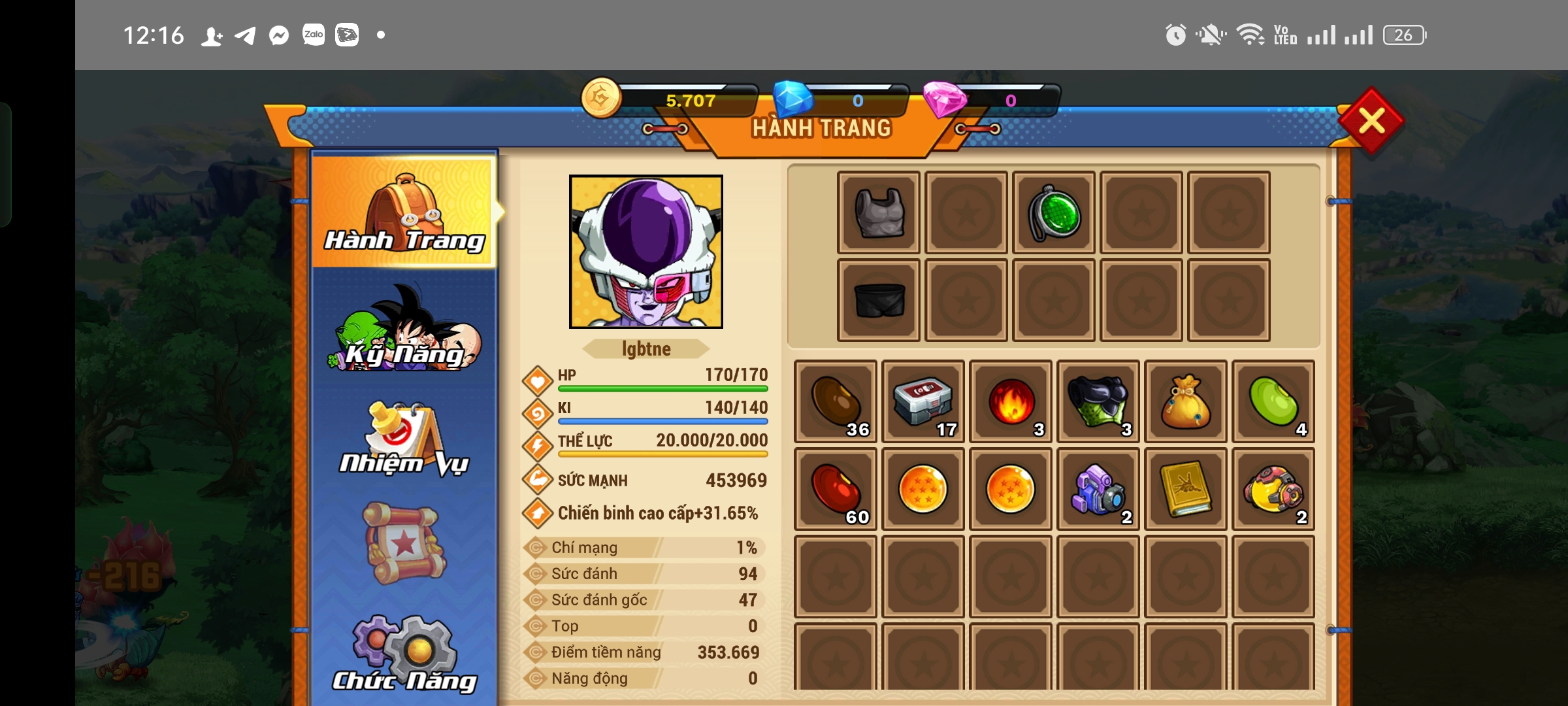Open the red star scroll tab

[405, 543]
